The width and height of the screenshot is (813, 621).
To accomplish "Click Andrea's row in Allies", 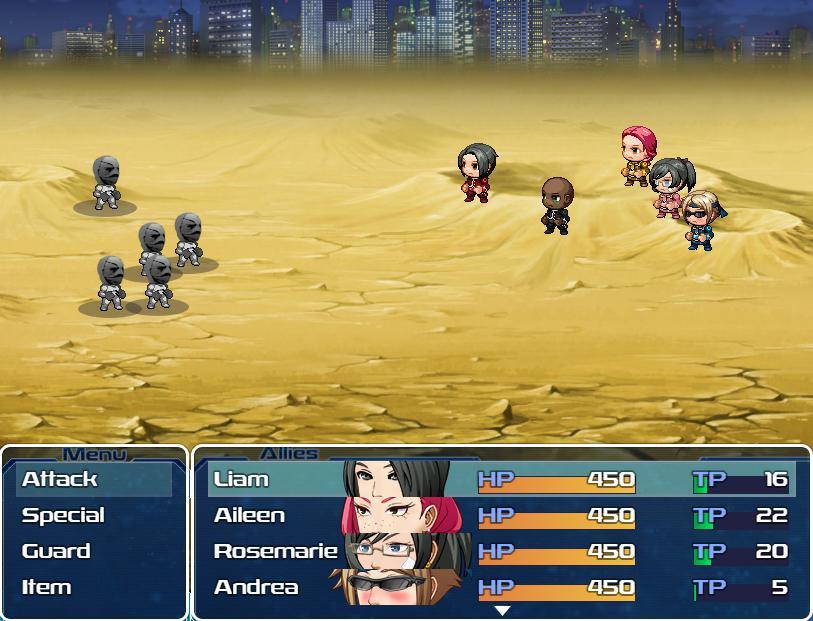I will click(501, 587).
